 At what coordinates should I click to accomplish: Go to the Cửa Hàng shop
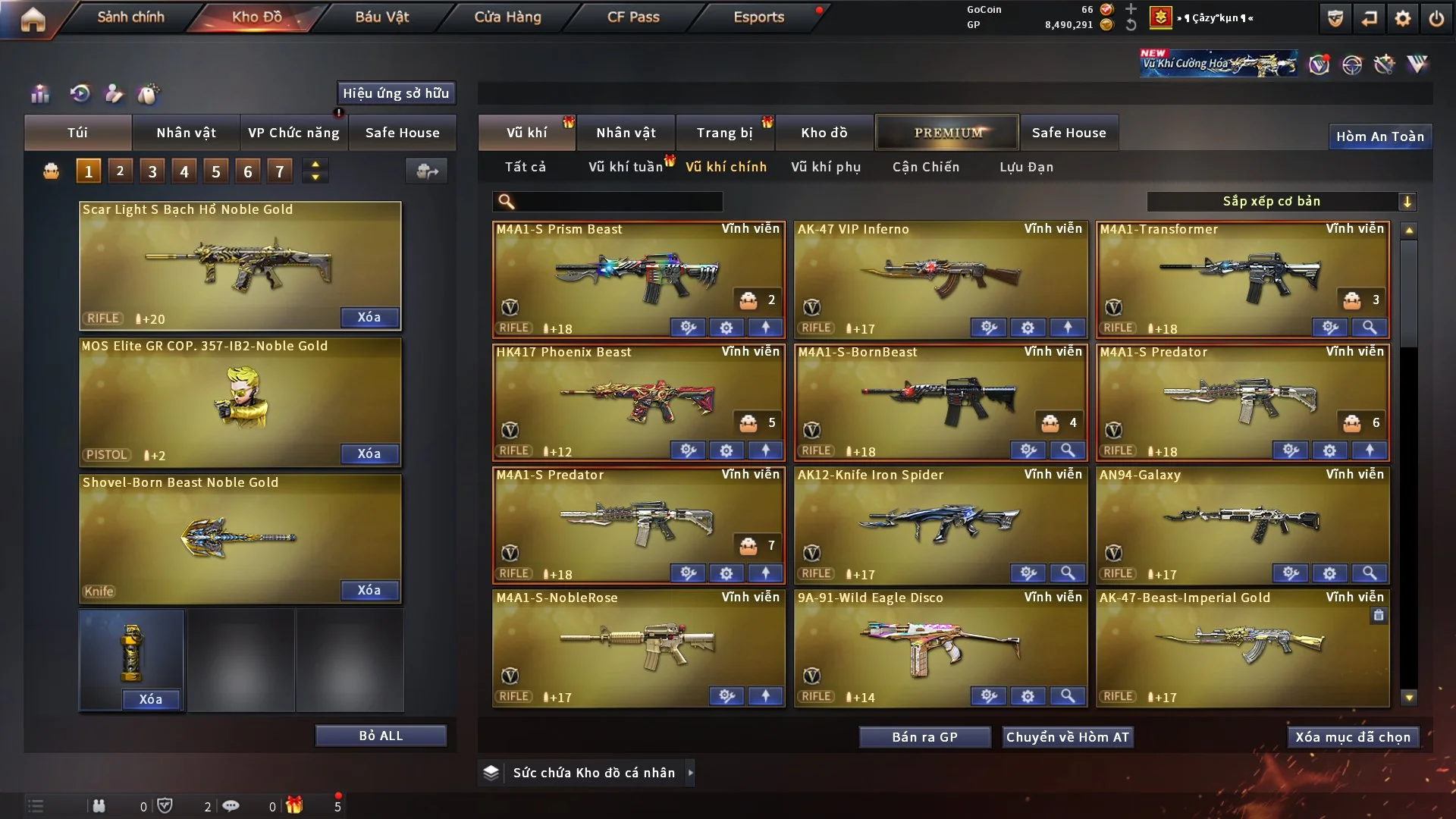(507, 17)
